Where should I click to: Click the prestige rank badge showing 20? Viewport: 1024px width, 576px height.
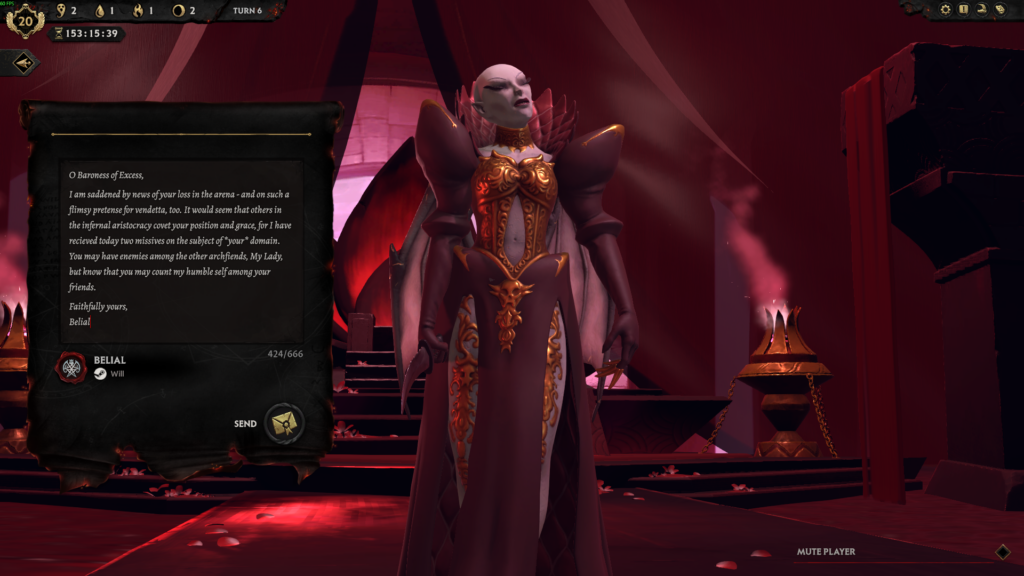(25, 19)
